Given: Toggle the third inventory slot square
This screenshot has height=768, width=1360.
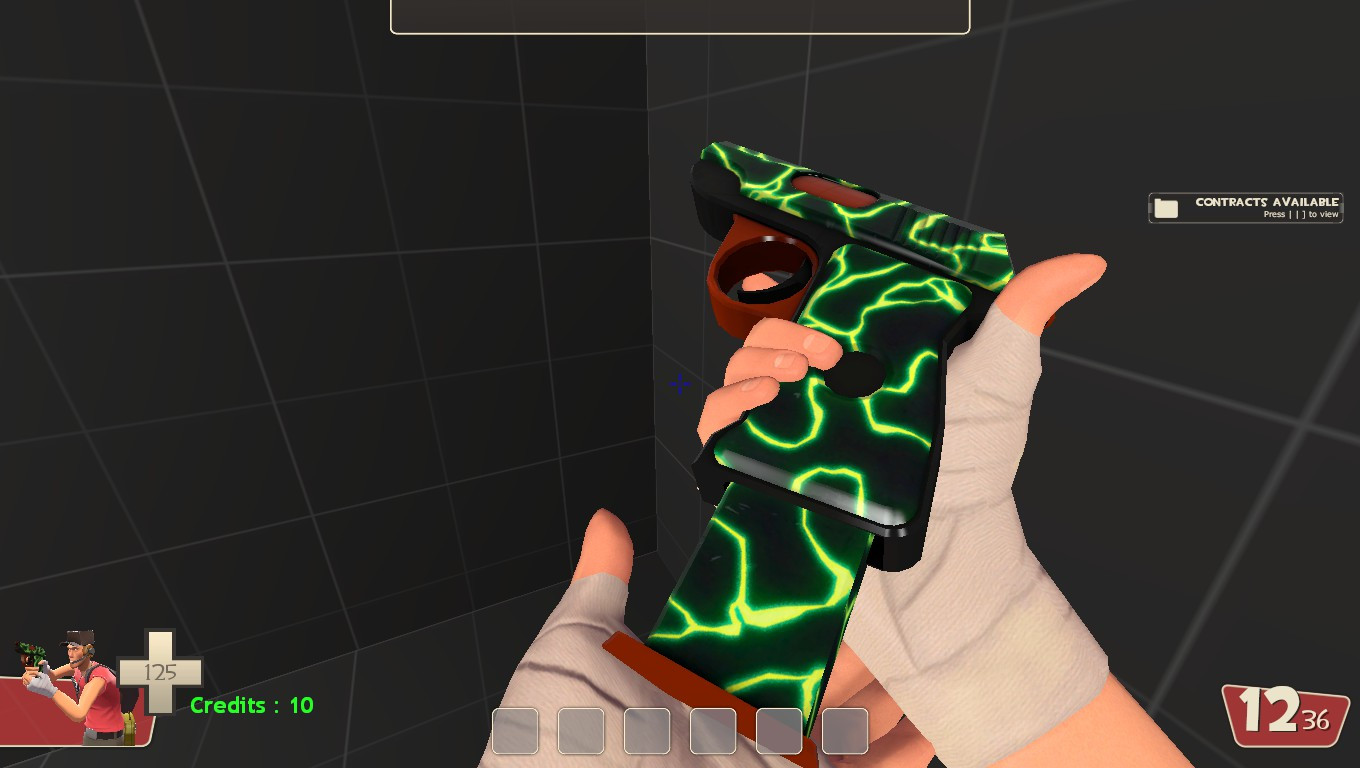Looking at the screenshot, I should tap(646, 731).
